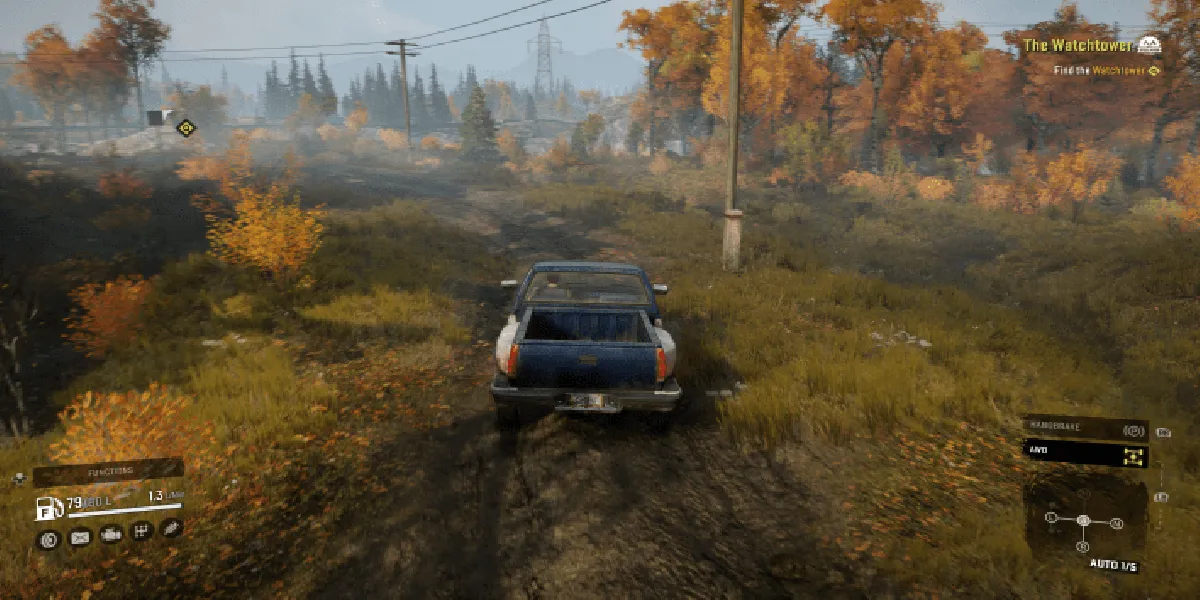Screen dimensions: 1200x600
Task: Click the AUTO gear mode label
Action: click(x=1113, y=565)
